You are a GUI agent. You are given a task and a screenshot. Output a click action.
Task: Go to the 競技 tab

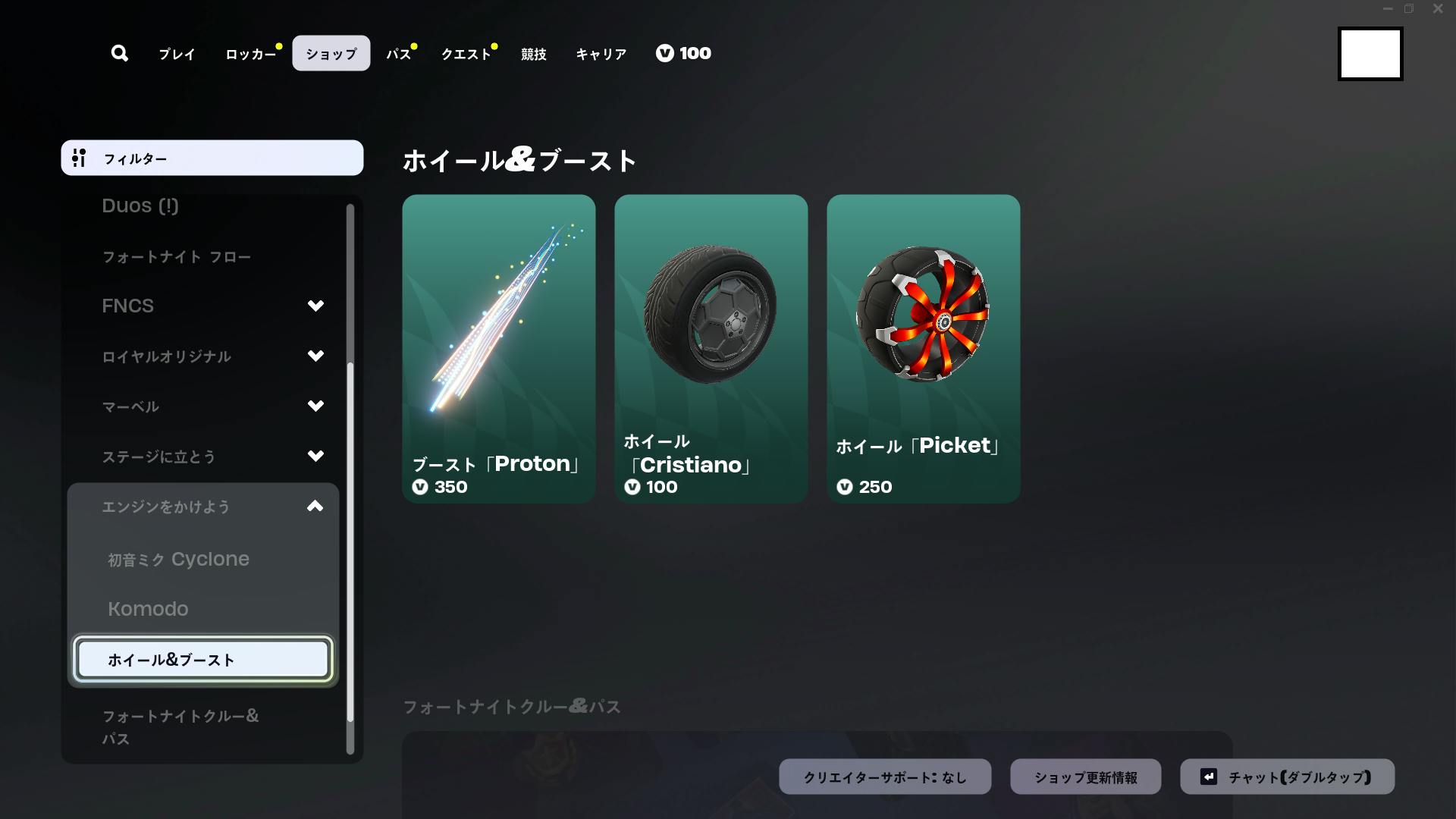click(x=532, y=53)
